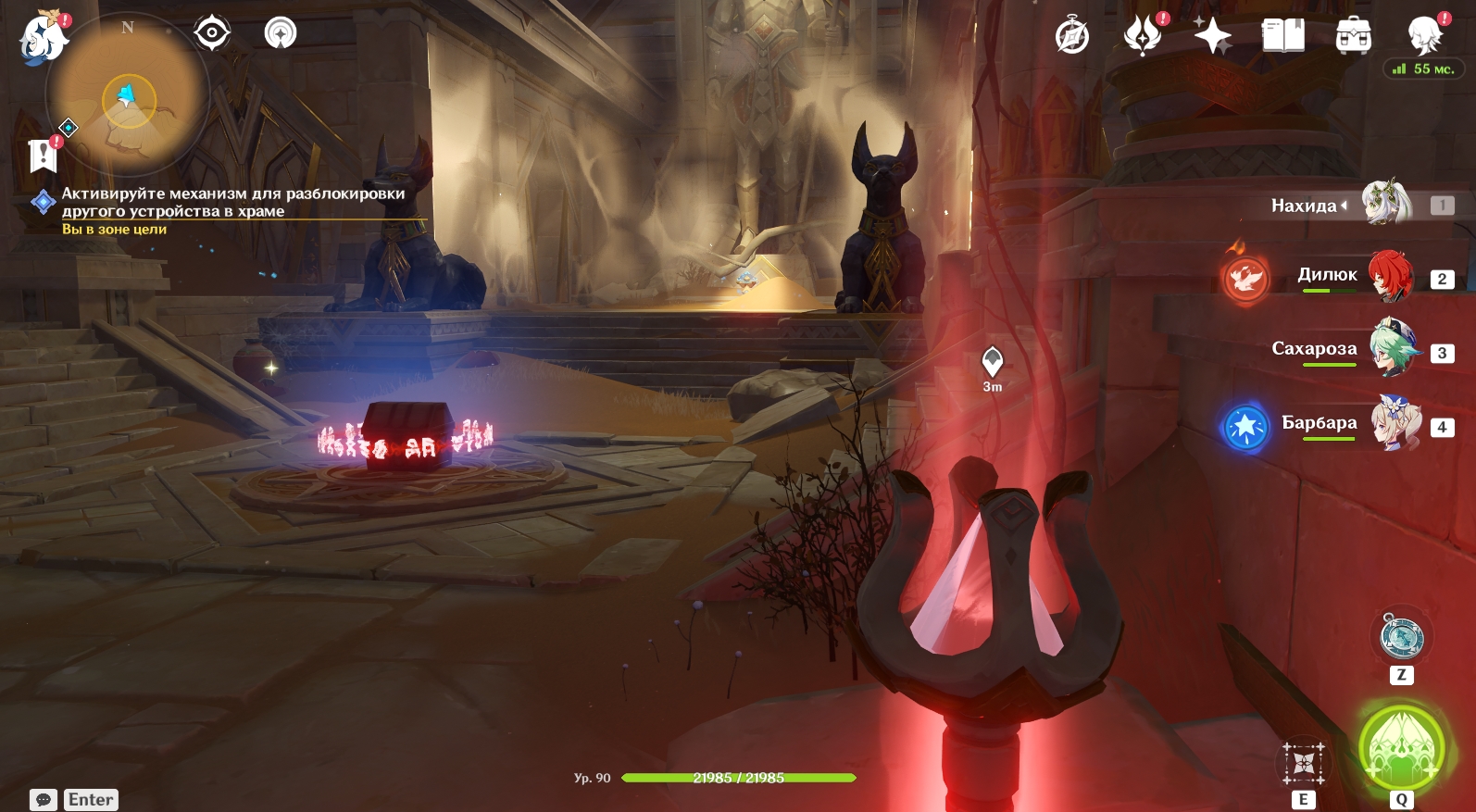Open the Adventurer Handbook book icon

1282,36
